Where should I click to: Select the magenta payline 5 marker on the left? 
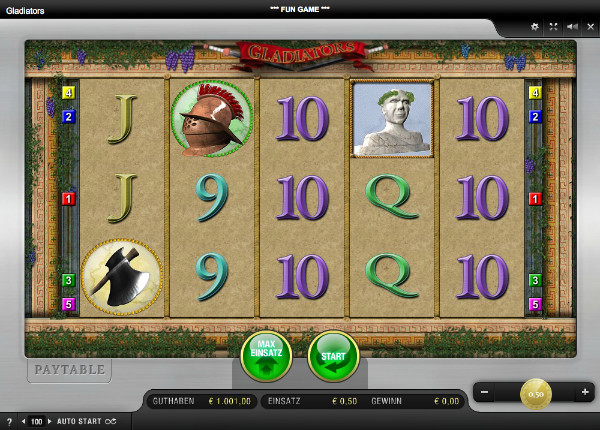coord(69,304)
